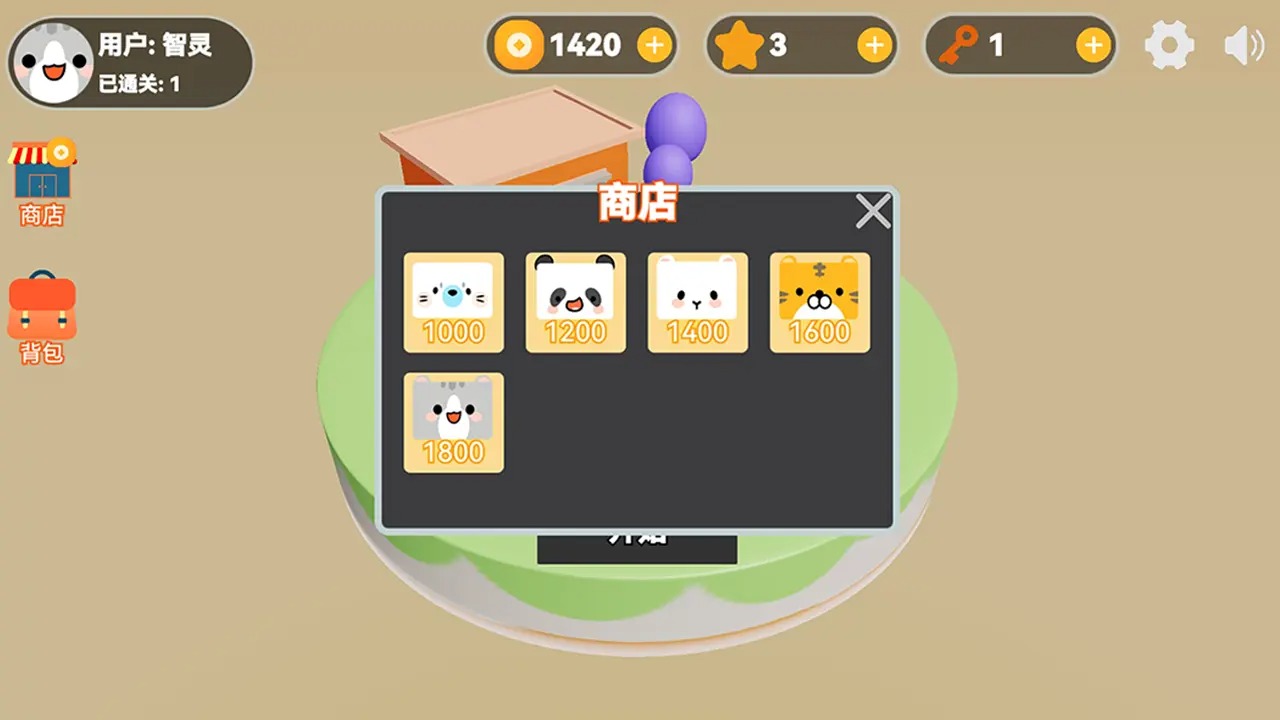Viewport: 1280px width, 720px height.
Task: Buy the seal skin for 1000
Action: tap(453, 302)
